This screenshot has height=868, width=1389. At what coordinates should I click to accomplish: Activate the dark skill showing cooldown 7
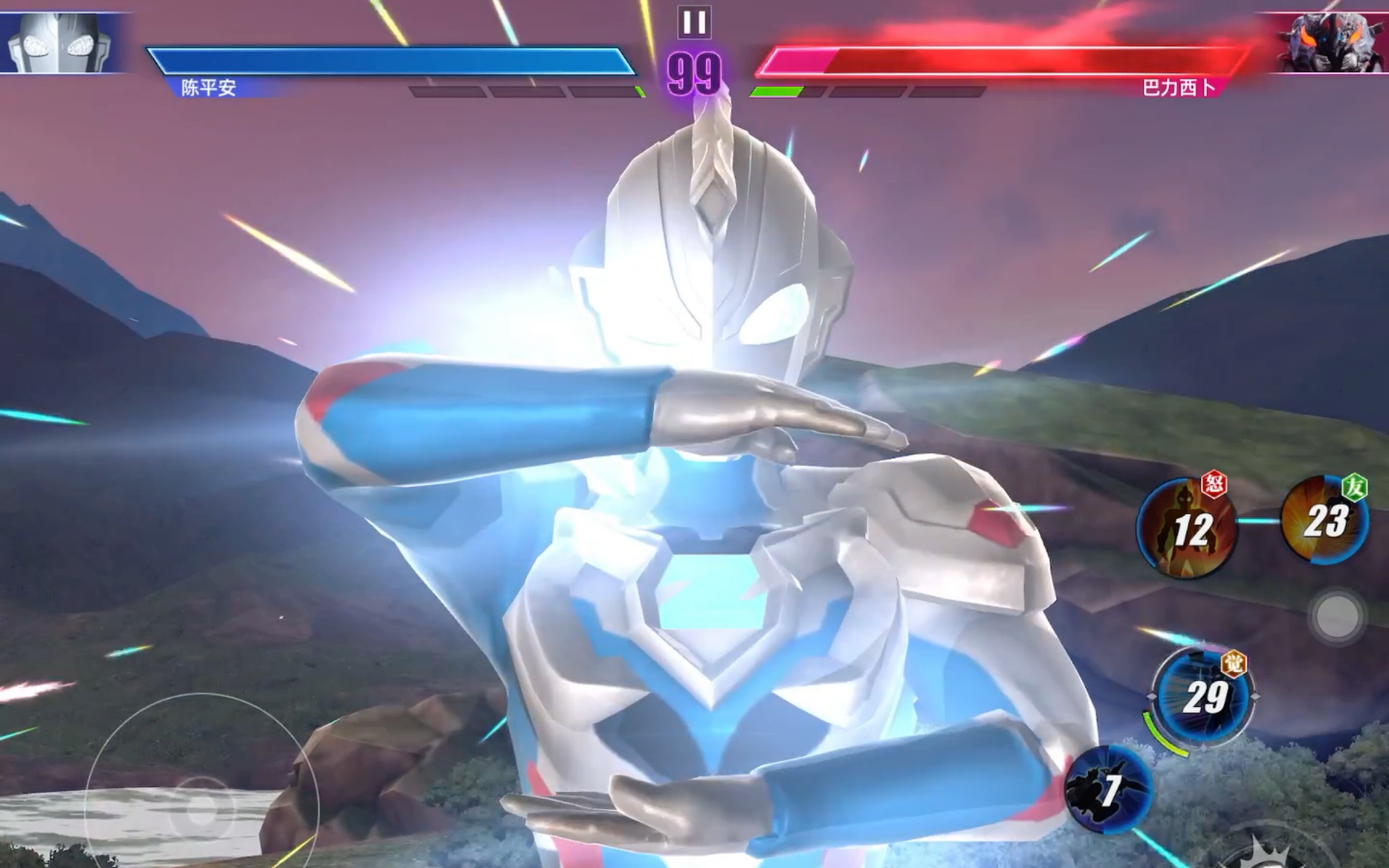pyautogui.click(x=1109, y=789)
